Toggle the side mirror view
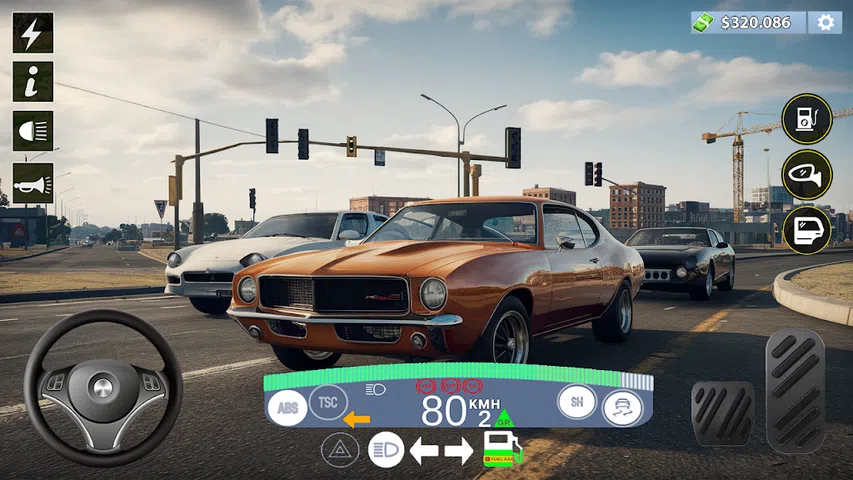 [806, 176]
